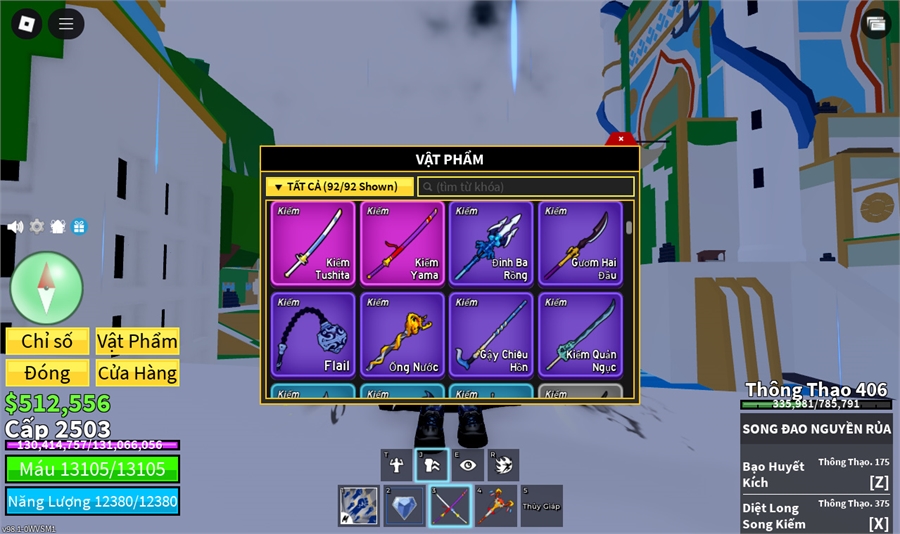The width and height of the screenshot is (900, 534).
Task: Choose the Kiếm Yama sword
Action: point(402,243)
